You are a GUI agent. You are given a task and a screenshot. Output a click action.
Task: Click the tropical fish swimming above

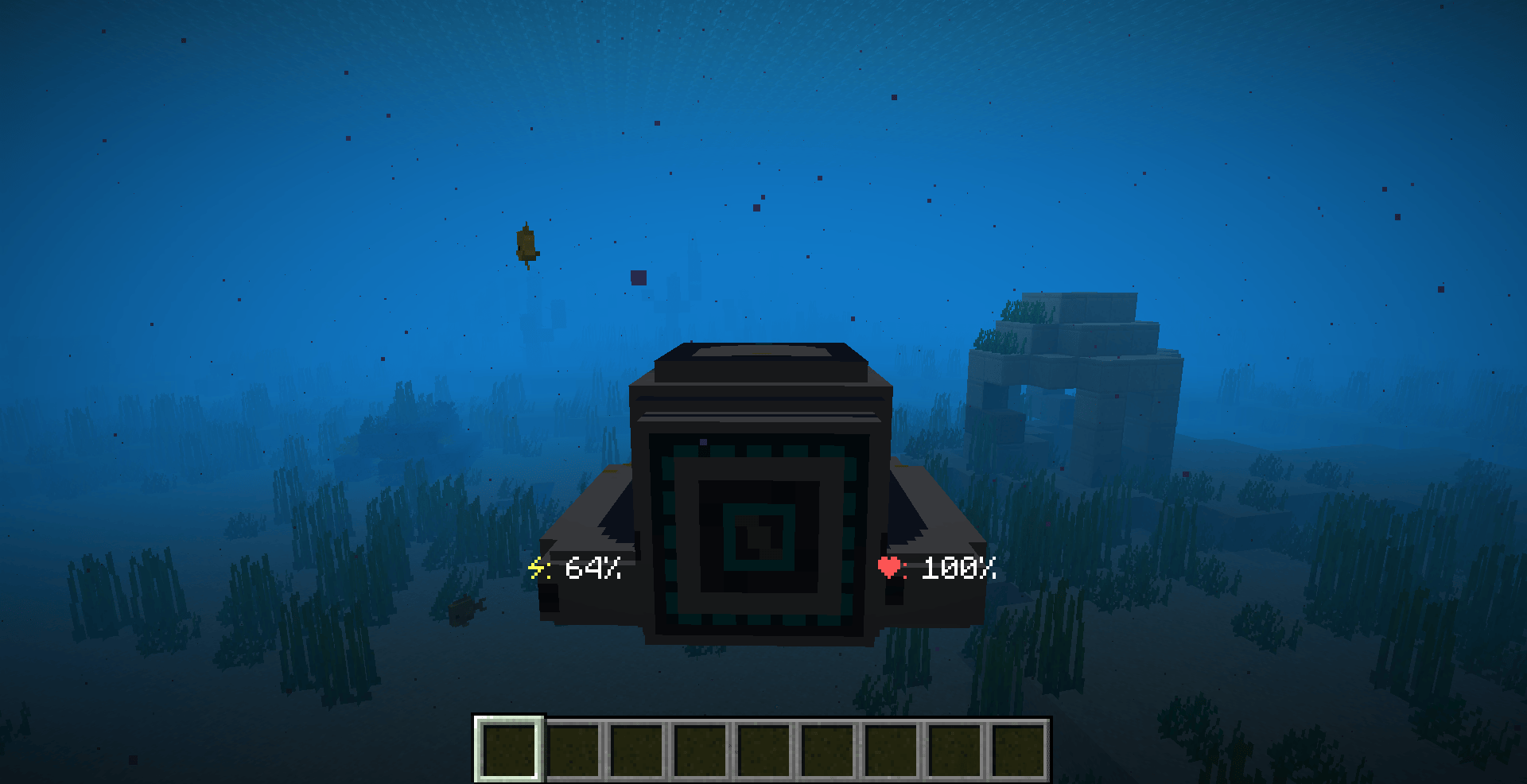527,243
